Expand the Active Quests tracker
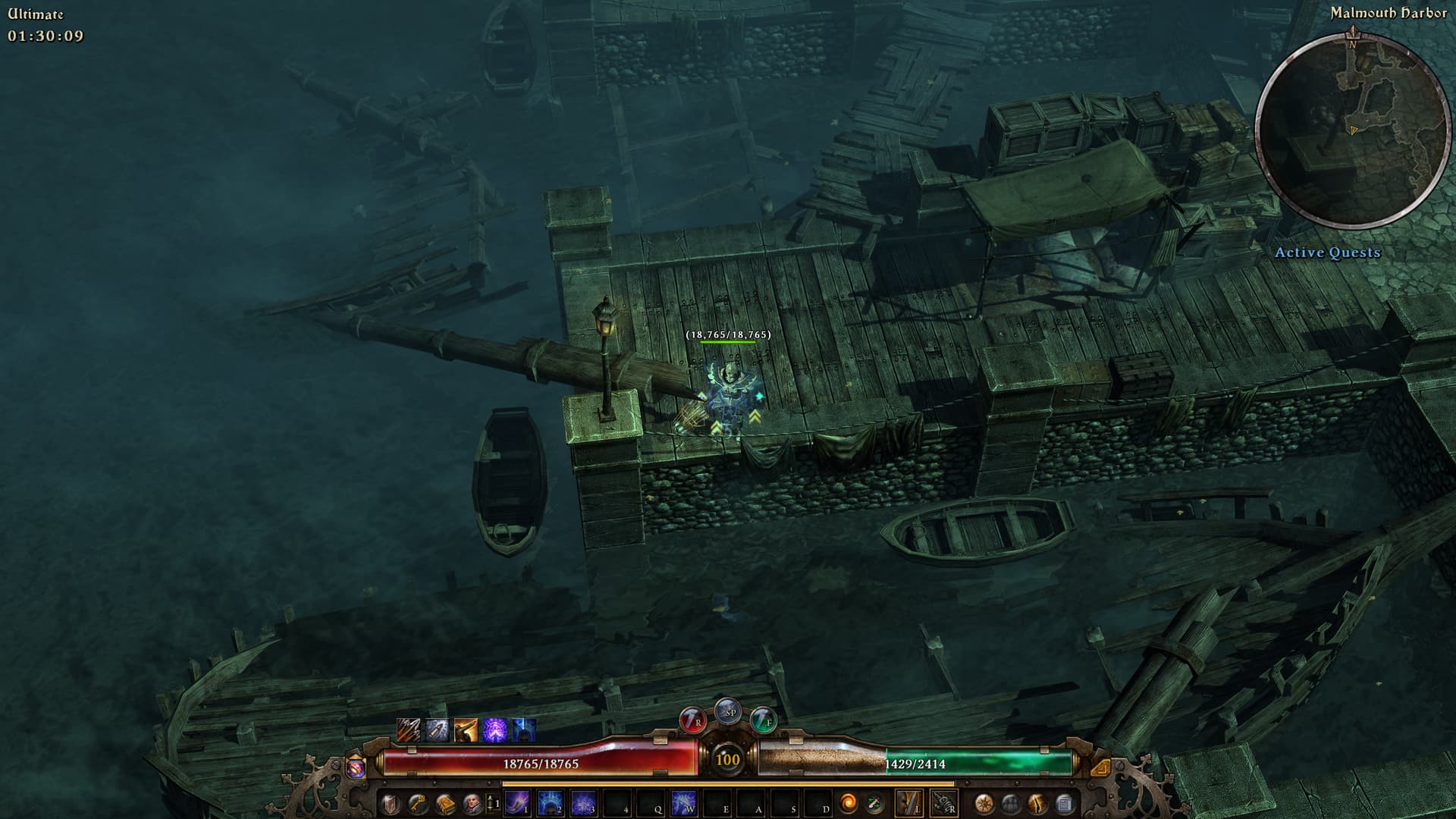Viewport: 1456px width, 819px height. 1327,253
